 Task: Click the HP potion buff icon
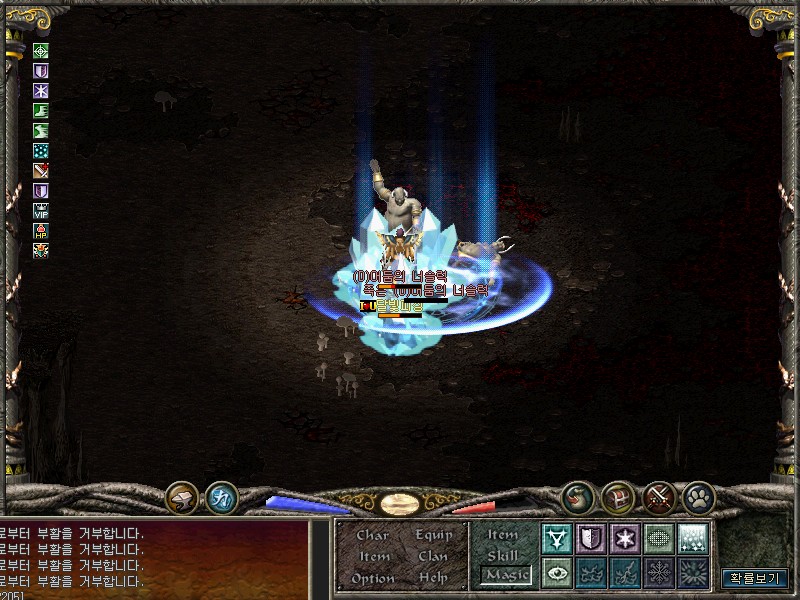click(41, 230)
